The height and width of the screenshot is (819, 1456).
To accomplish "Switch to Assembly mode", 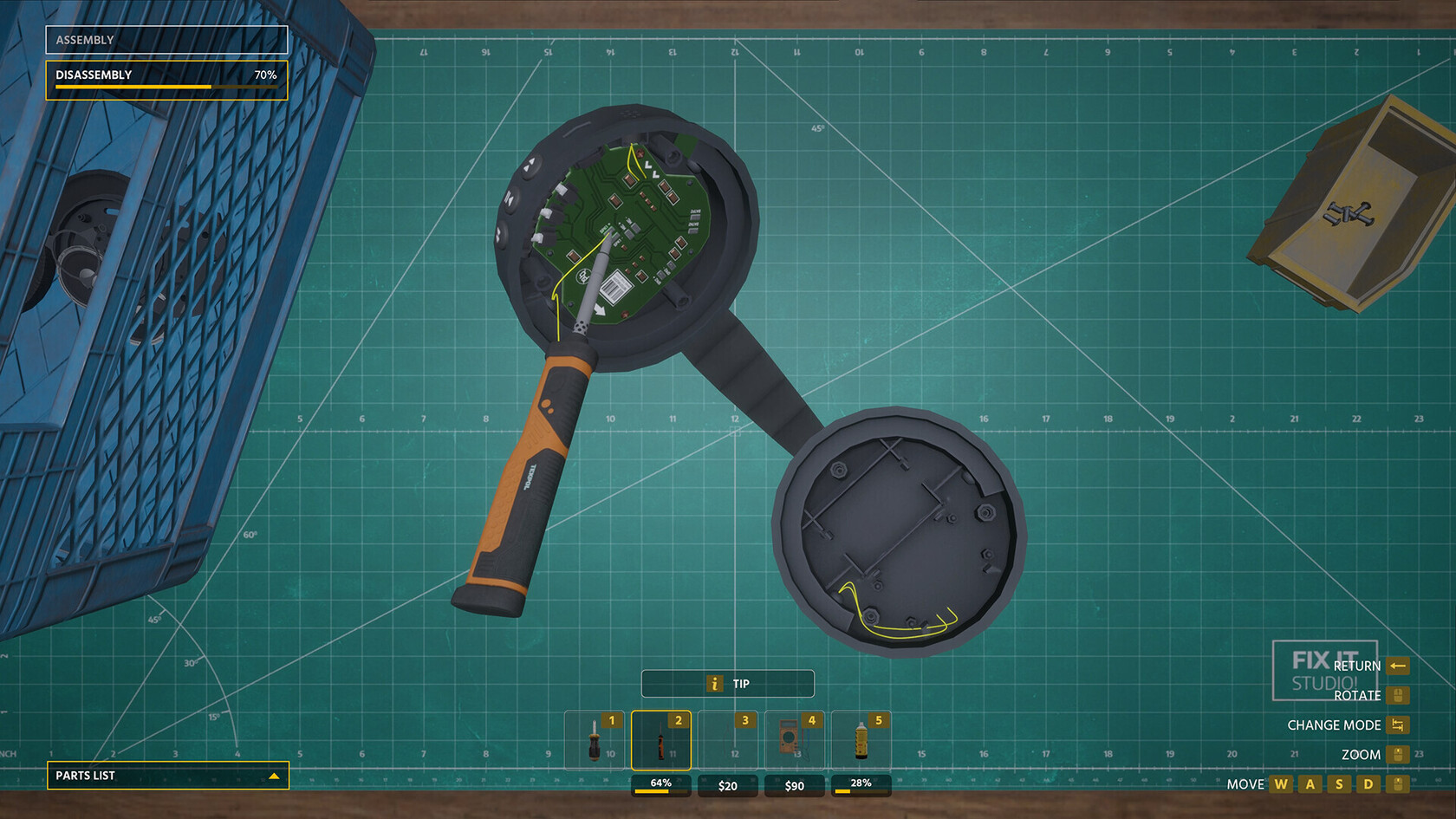I will [166, 40].
